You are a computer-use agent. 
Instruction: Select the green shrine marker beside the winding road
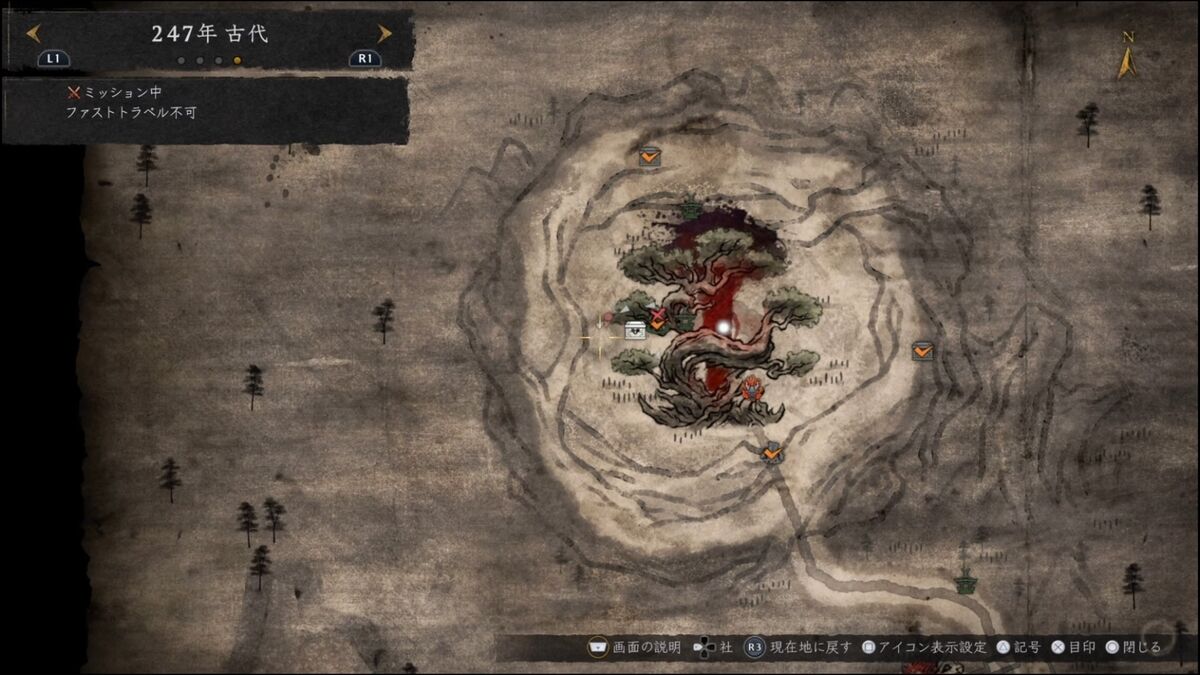tap(964, 582)
